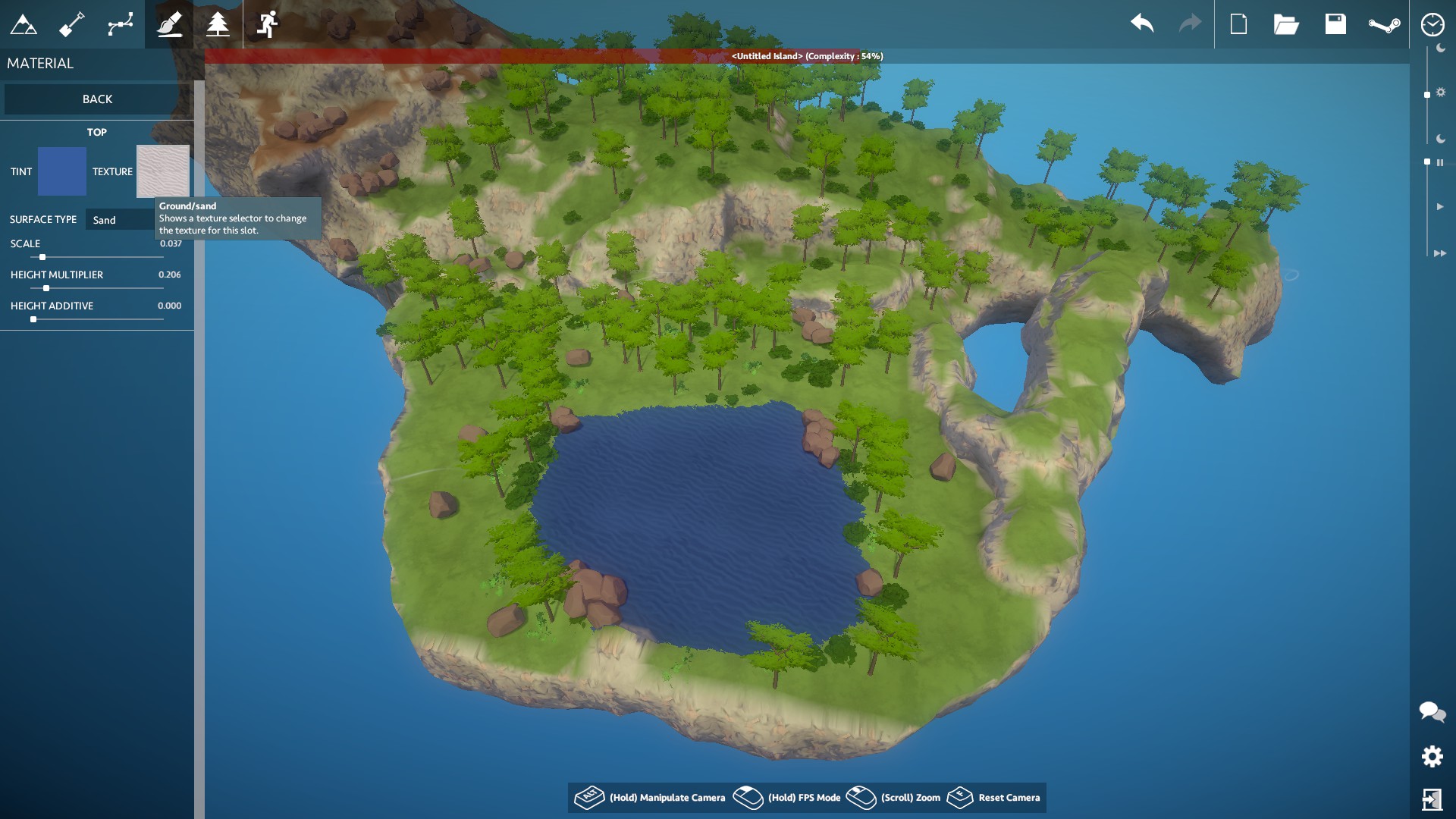The height and width of the screenshot is (819, 1456).
Task: Start character test mode with the runner icon
Action: coord(267,24)
